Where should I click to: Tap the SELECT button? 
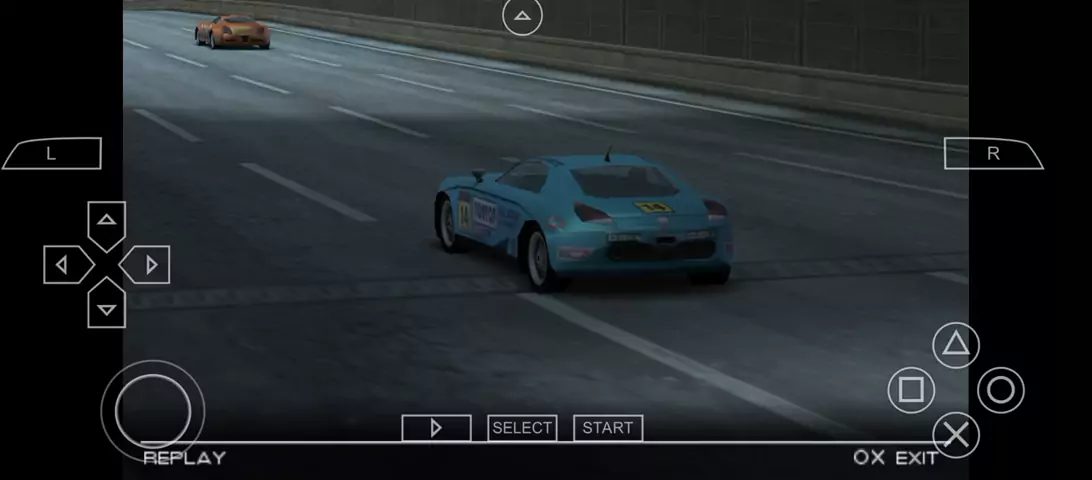tap(522, 428)
